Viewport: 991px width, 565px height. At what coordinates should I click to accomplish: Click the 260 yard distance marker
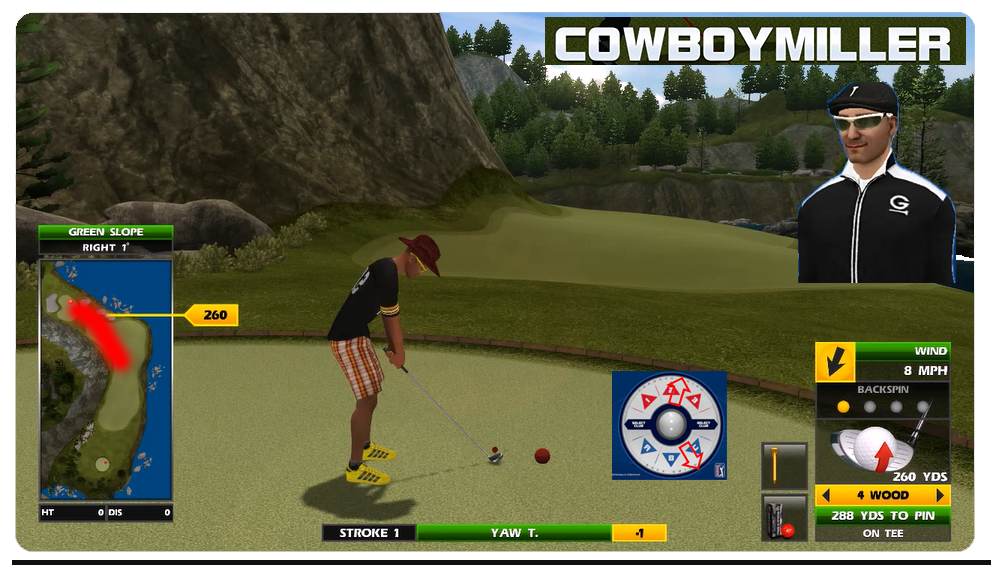point(214,315)
